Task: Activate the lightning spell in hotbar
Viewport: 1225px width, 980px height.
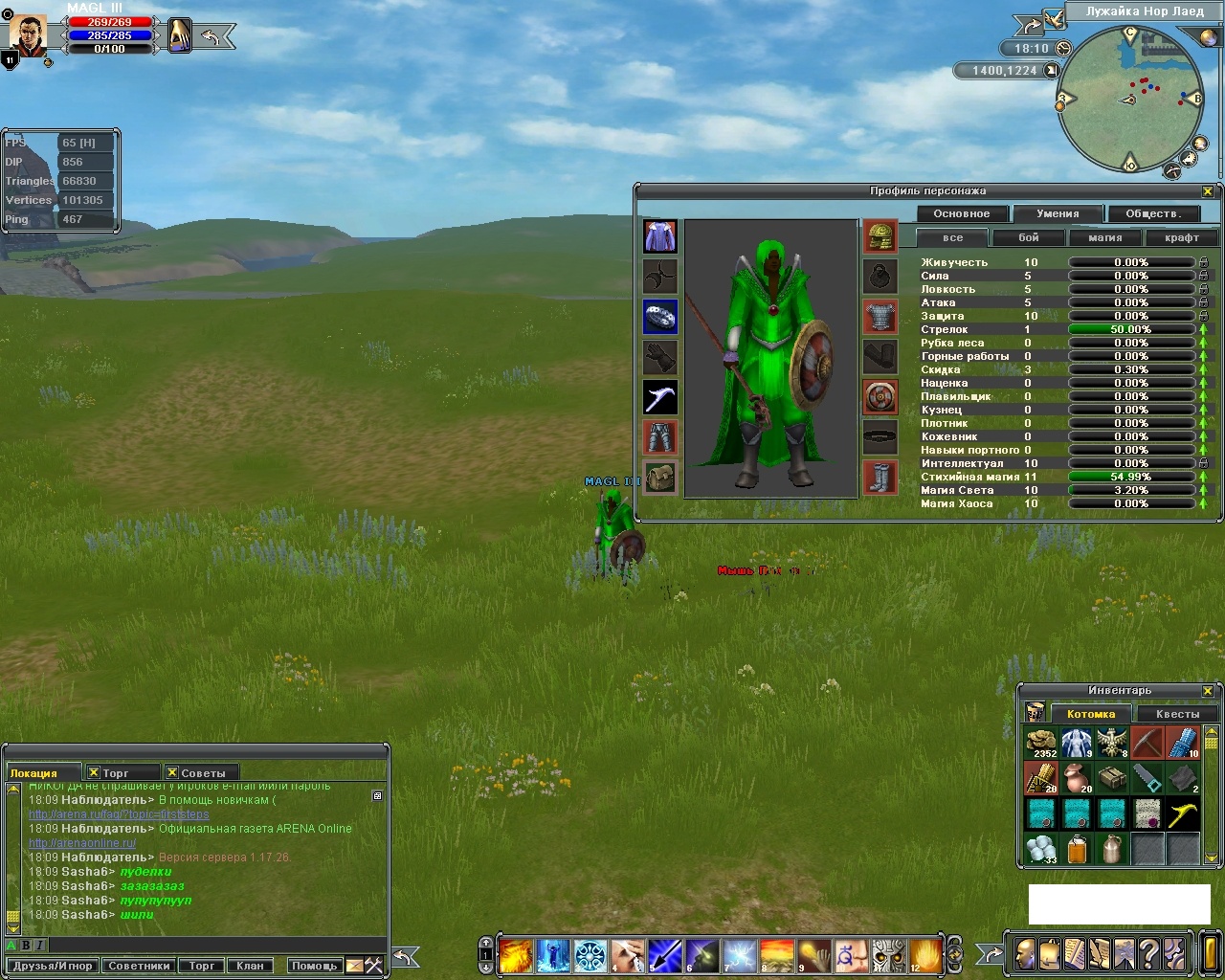Action: (740, 955)
